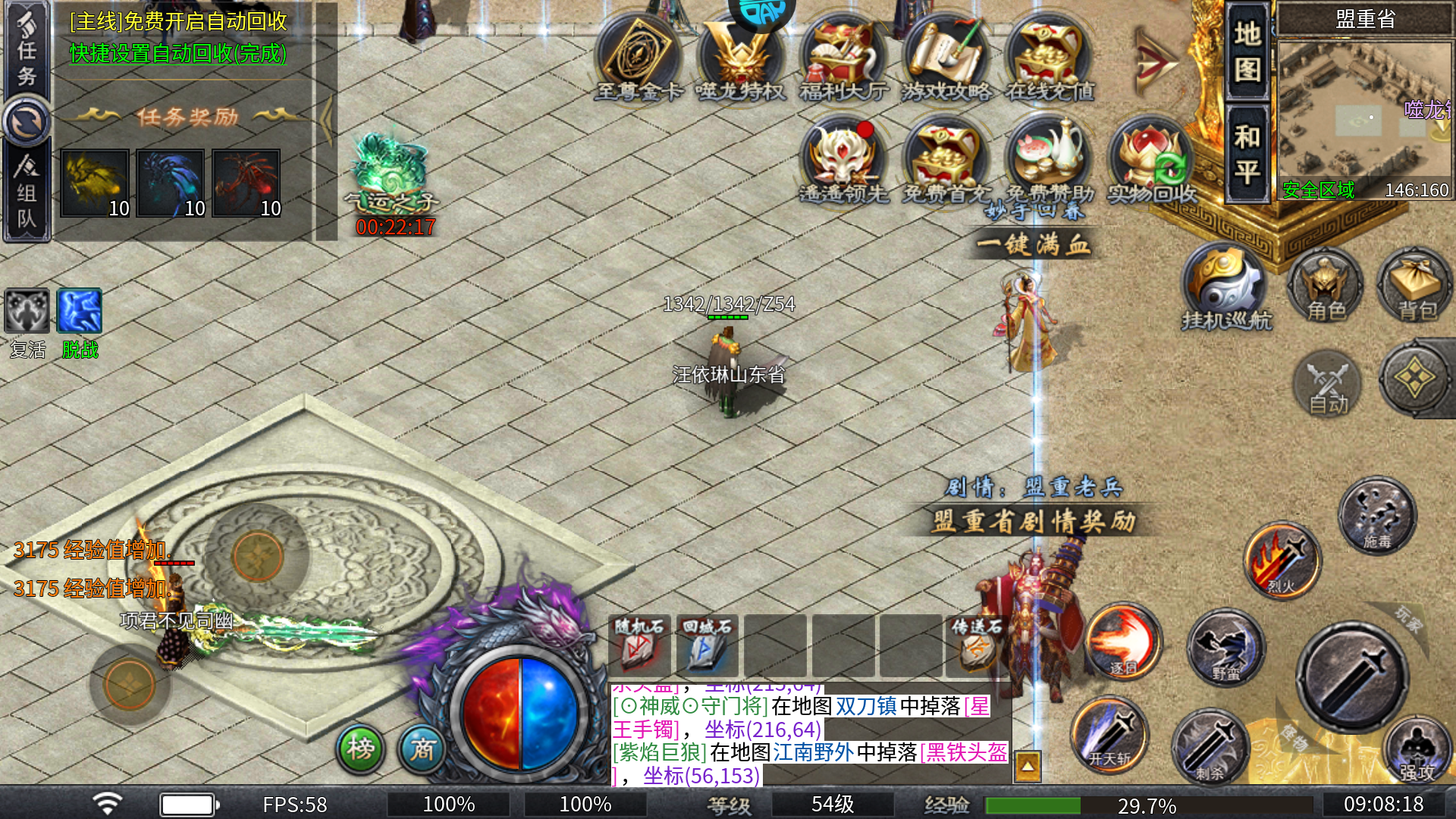Open the 商 shop button
Viewport: 1456px width, 819px height.
(x=422, y=748)
